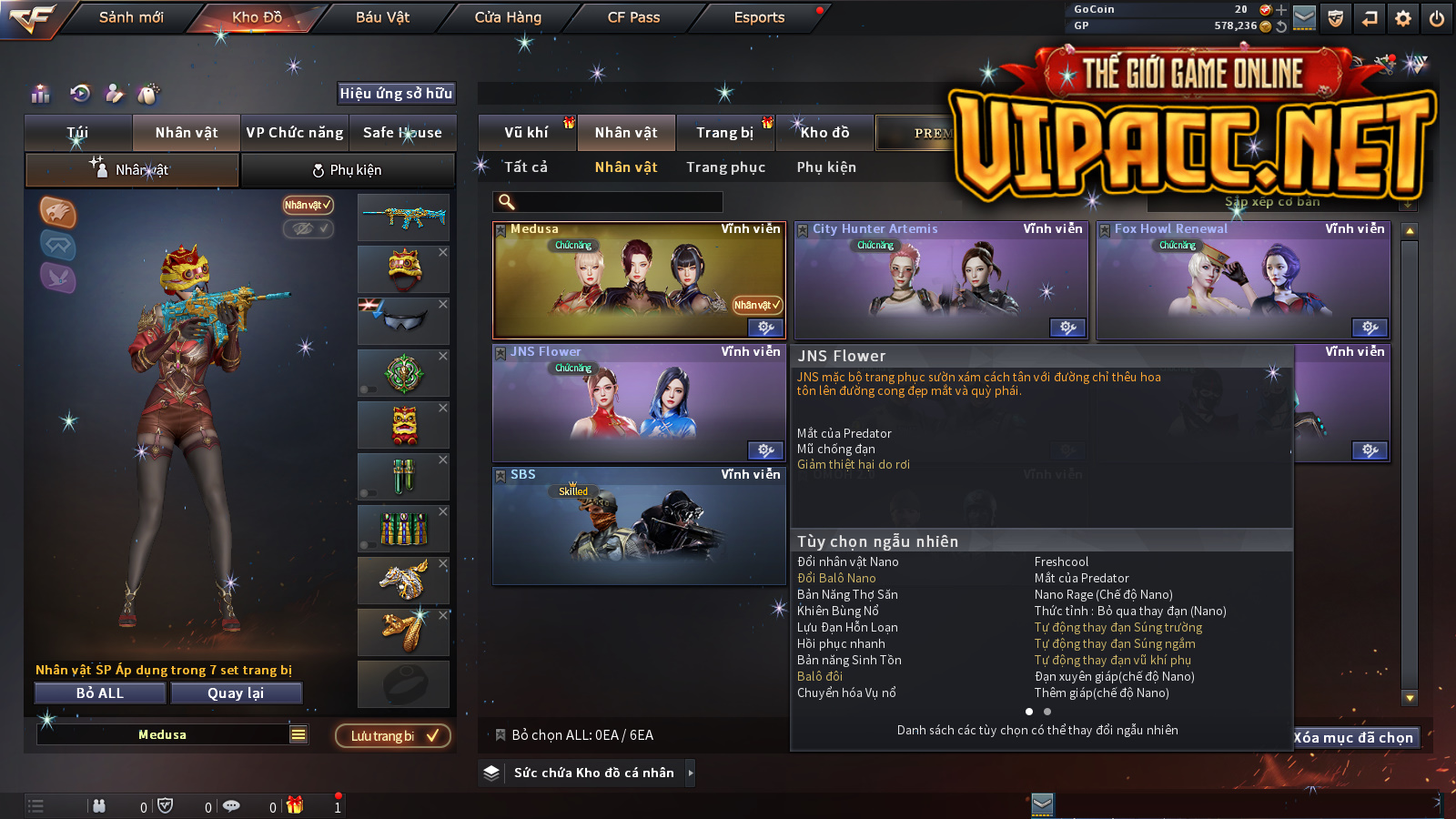
Task: Expand Sức chứa Kho đồ cá nhân
Action: click(594, 773)
